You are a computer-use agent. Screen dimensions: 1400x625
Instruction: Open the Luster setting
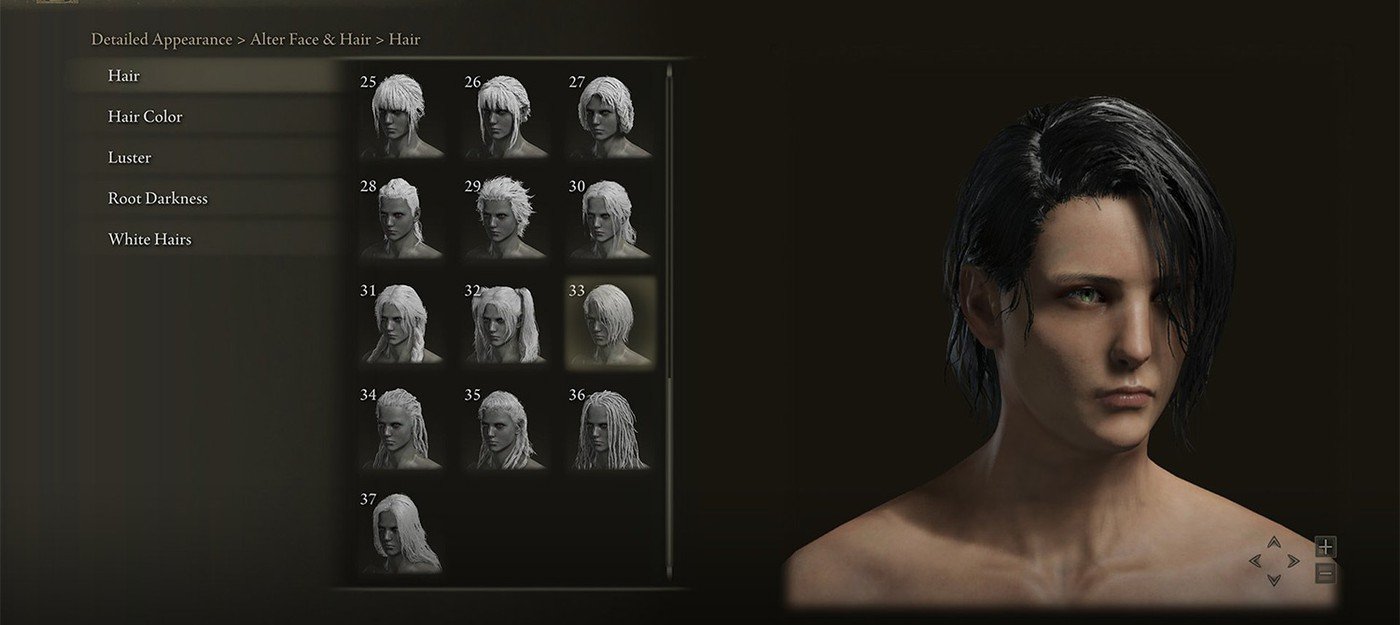(x=129, y=158)
